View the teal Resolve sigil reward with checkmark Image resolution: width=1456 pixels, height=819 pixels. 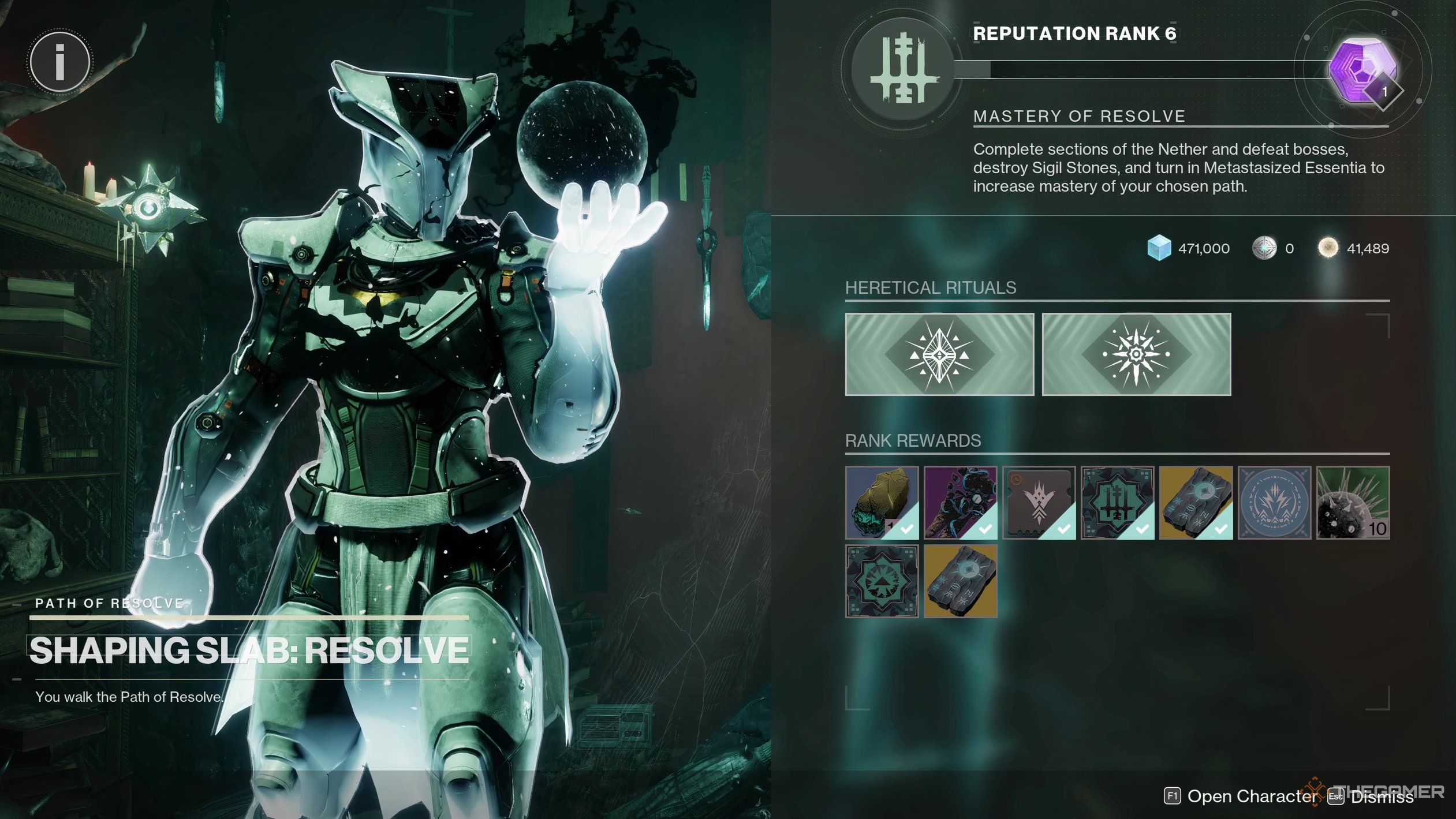coord(1117,503)
